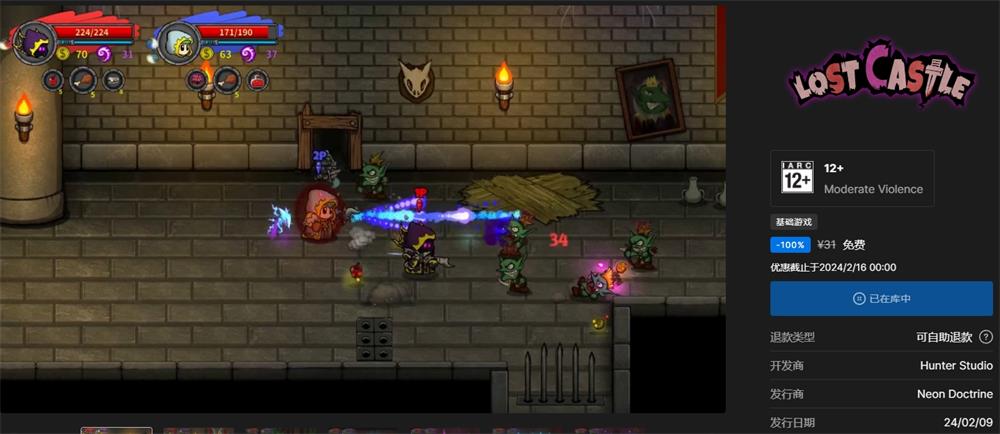This screenshot has width=1000, height=434.
Task: Use the meat drumstick under the purple hooded portrait
Action: coord(82,80)
